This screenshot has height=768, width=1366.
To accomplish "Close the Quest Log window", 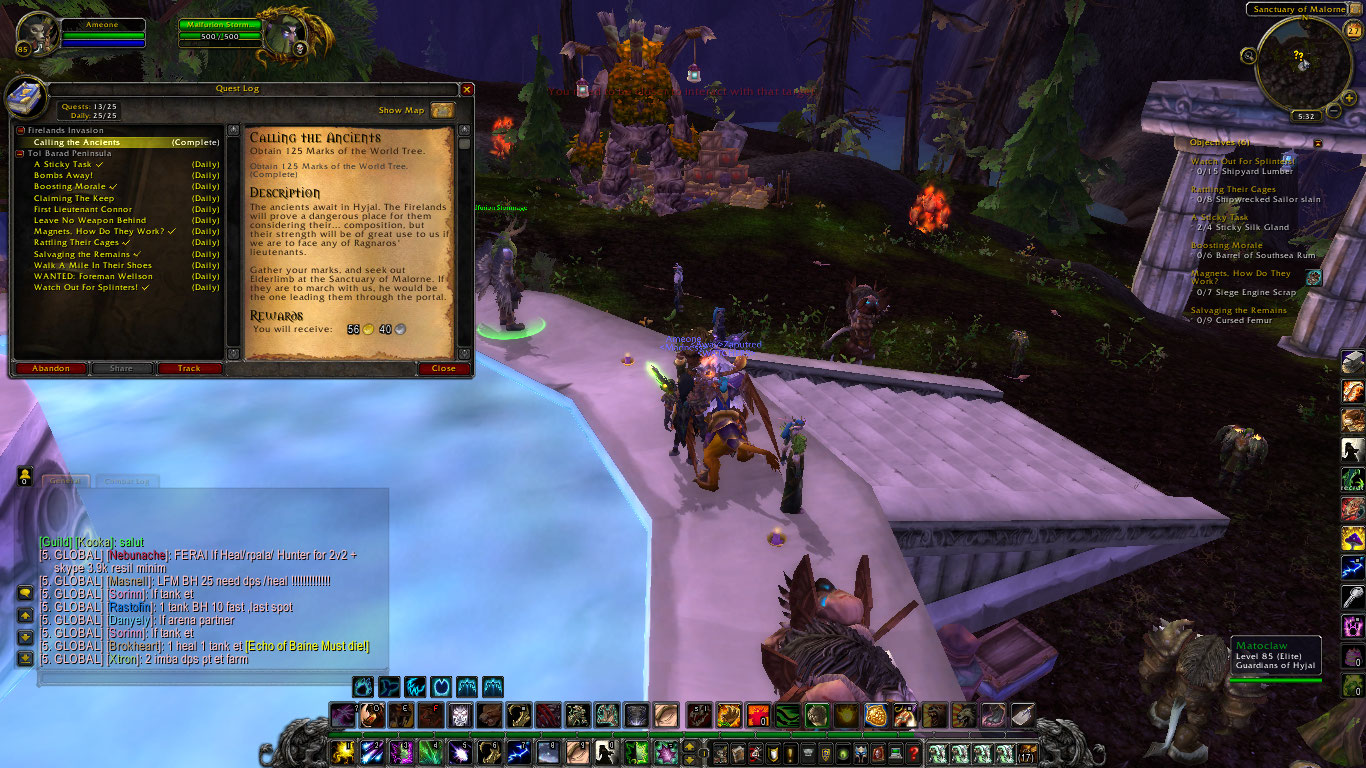I will pyautogui.click(x=444, y=368).
